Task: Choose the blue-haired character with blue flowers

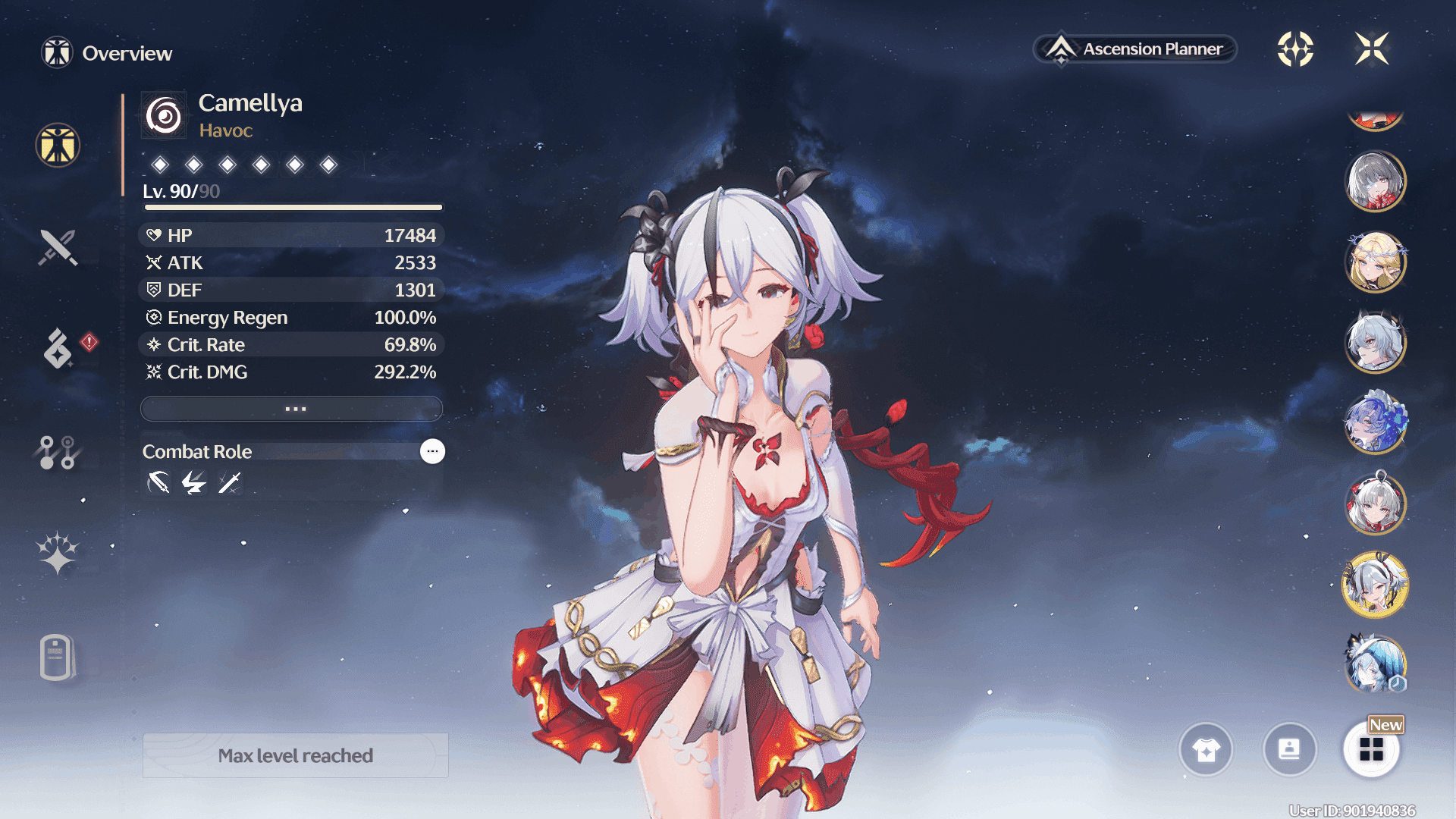Action: click(x=1375, y=422)
